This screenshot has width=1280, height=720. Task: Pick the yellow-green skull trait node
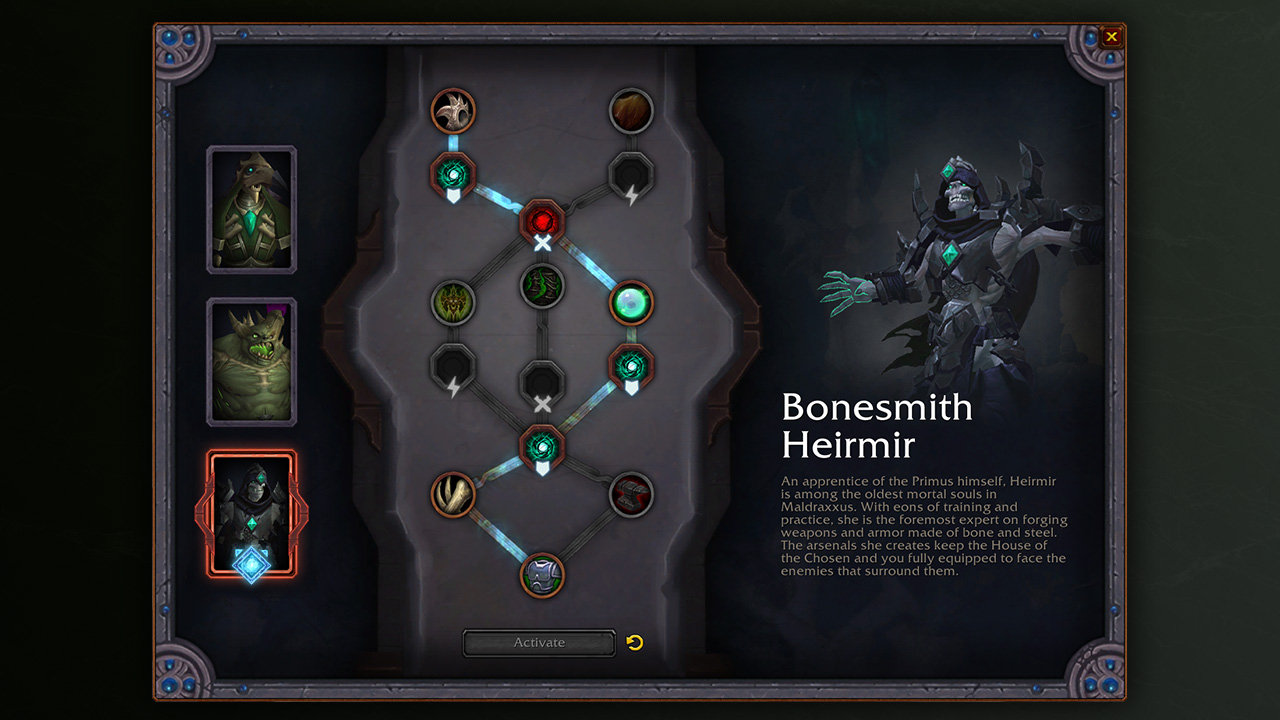[453, 302]
